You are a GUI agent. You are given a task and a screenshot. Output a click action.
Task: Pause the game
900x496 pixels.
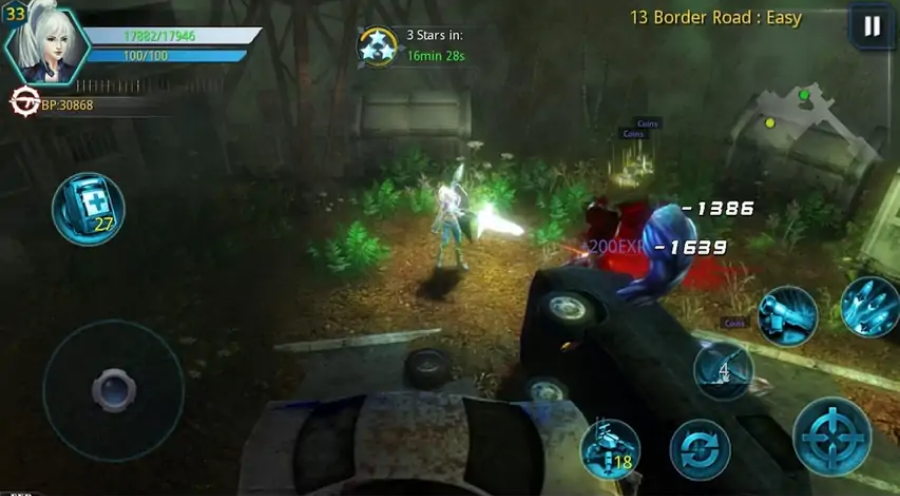pyautogui.click(x=872, y=27)
